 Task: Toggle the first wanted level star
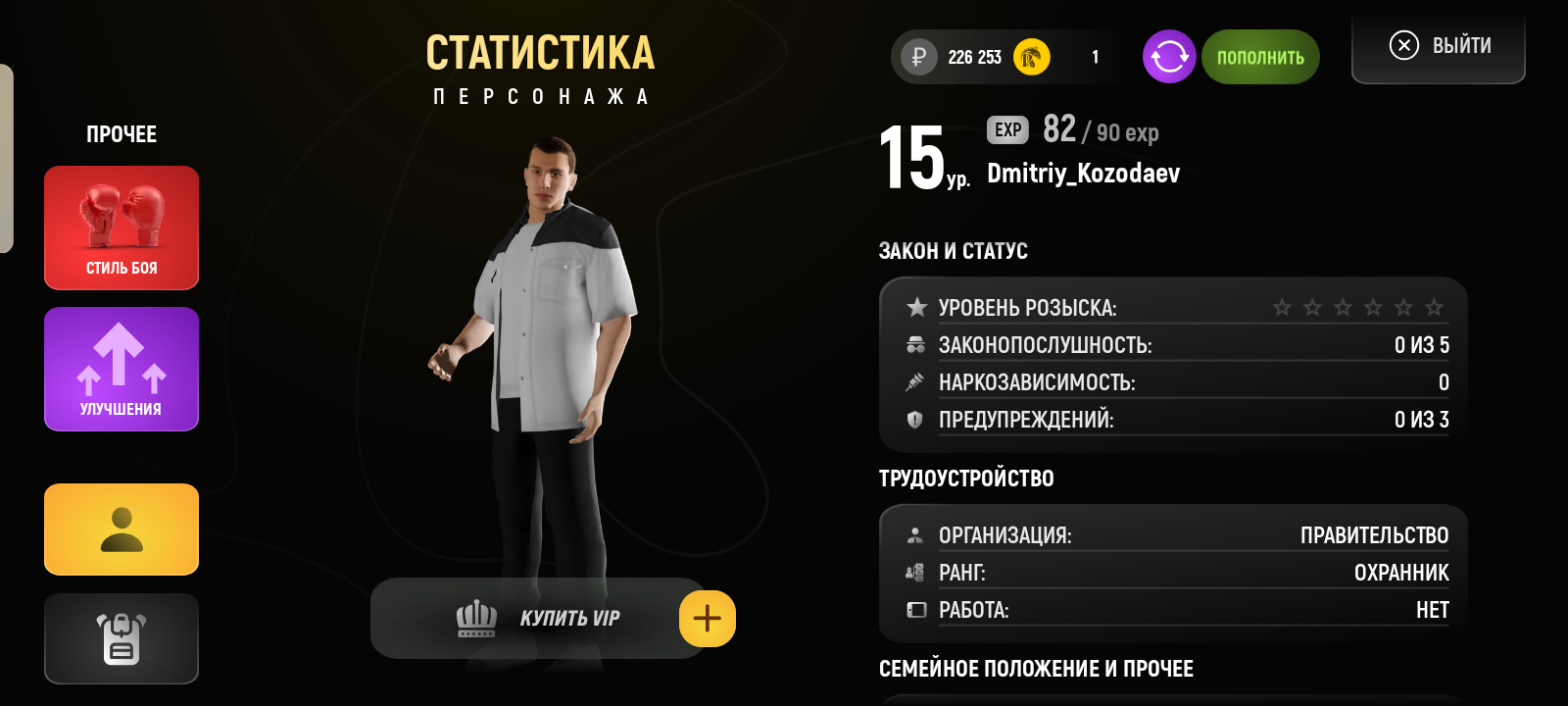tap(1284, 307)
